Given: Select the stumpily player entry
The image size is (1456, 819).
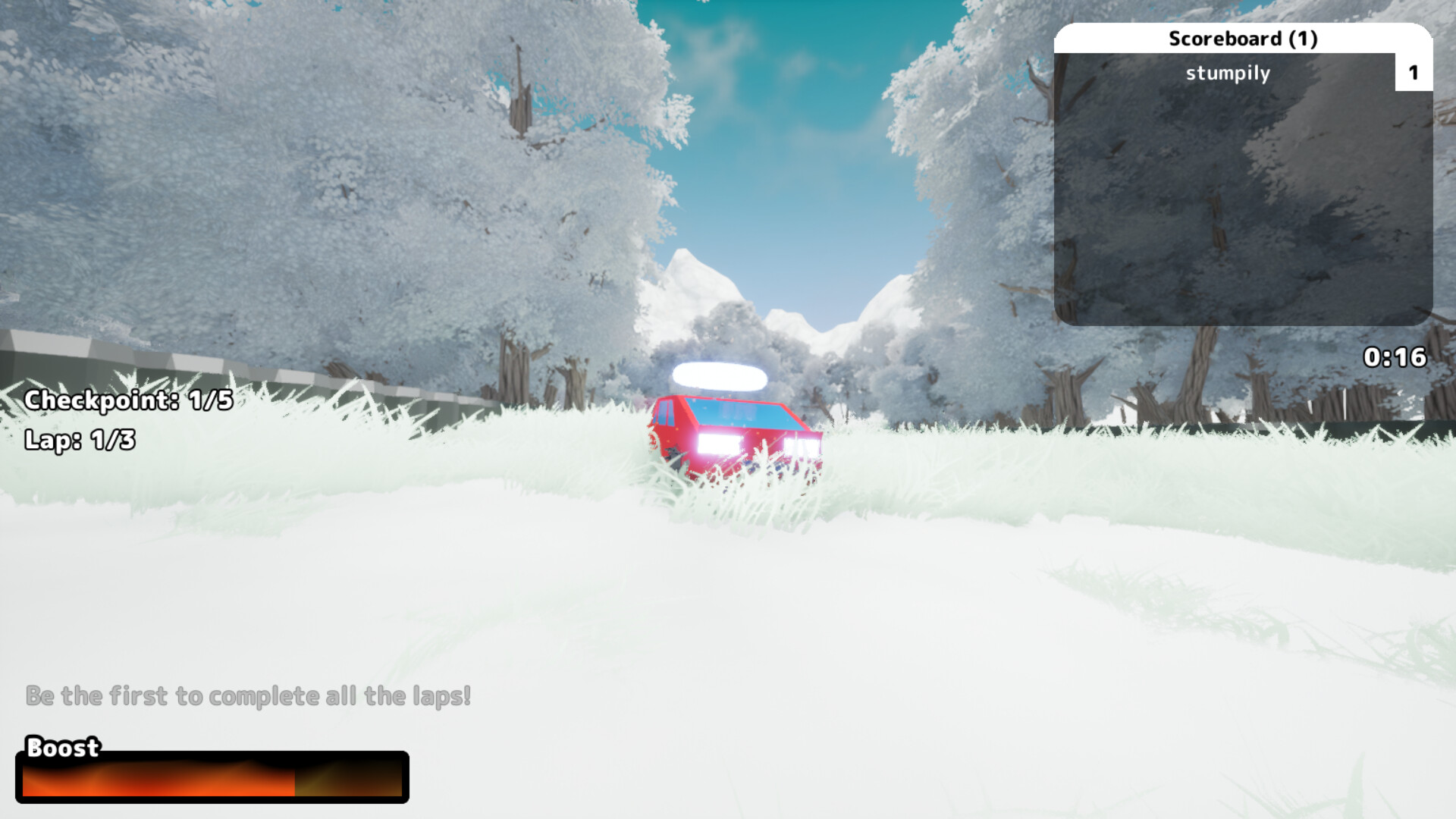Looking at the screenshot, I should pos(1228,73).
